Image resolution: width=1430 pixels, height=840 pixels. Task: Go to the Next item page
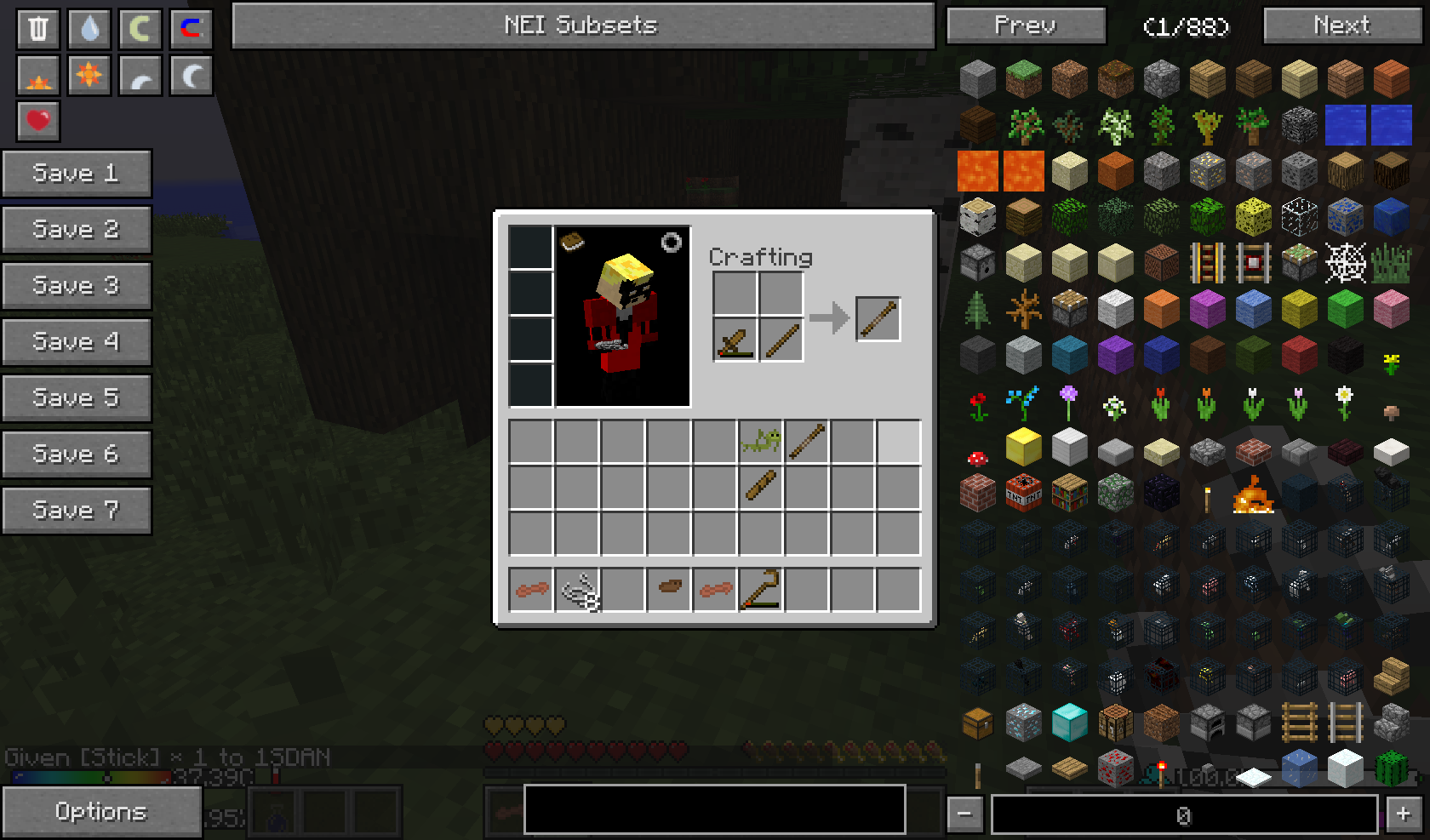[1341, 26]
